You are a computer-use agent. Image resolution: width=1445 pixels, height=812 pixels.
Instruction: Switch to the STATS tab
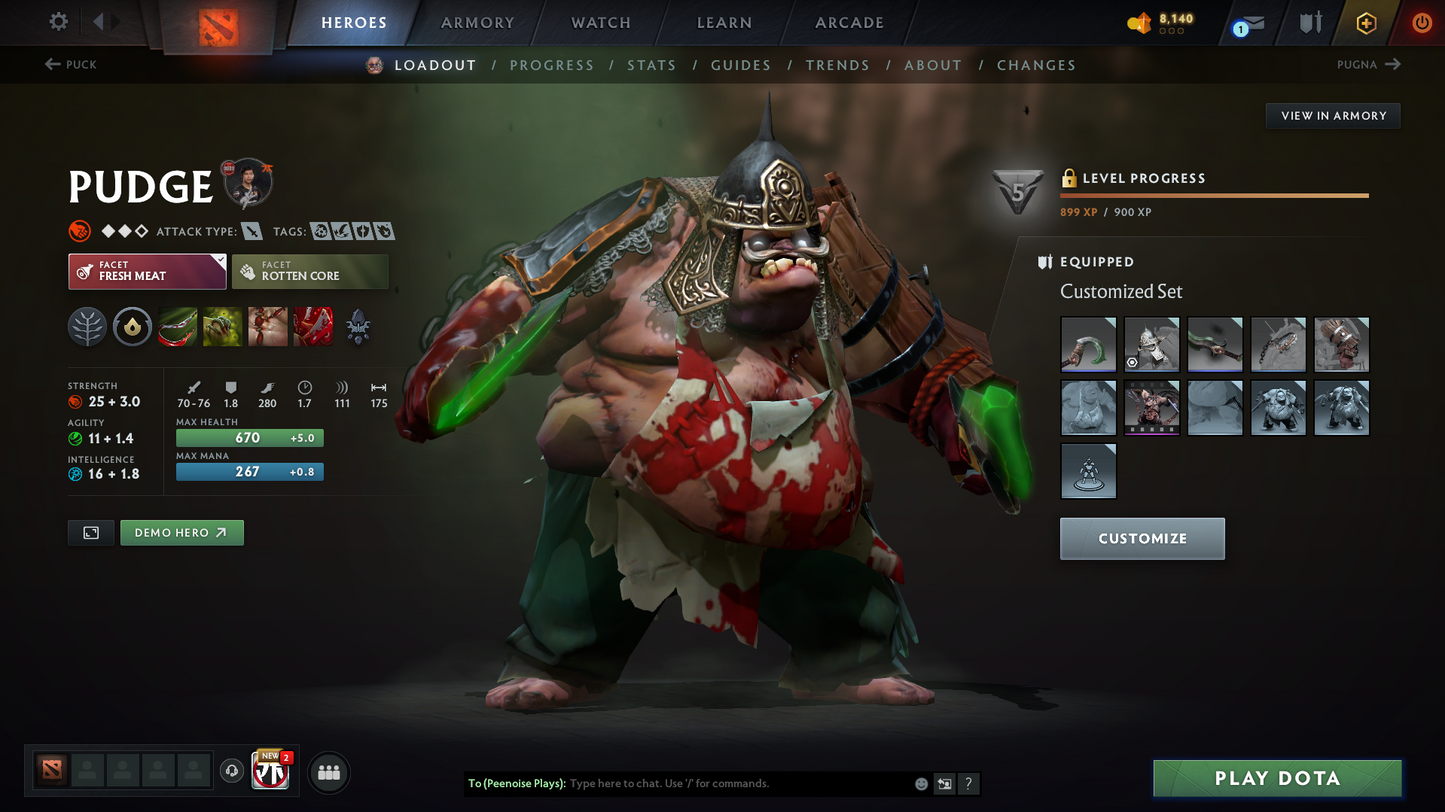(652, 64)
